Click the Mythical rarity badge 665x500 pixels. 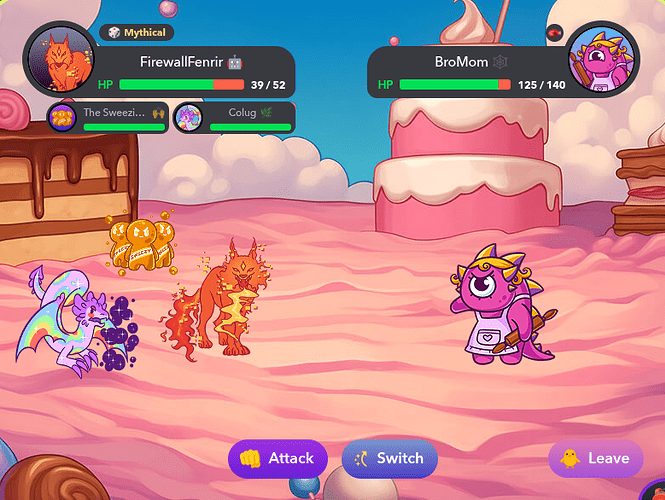[x=136, y=33]
